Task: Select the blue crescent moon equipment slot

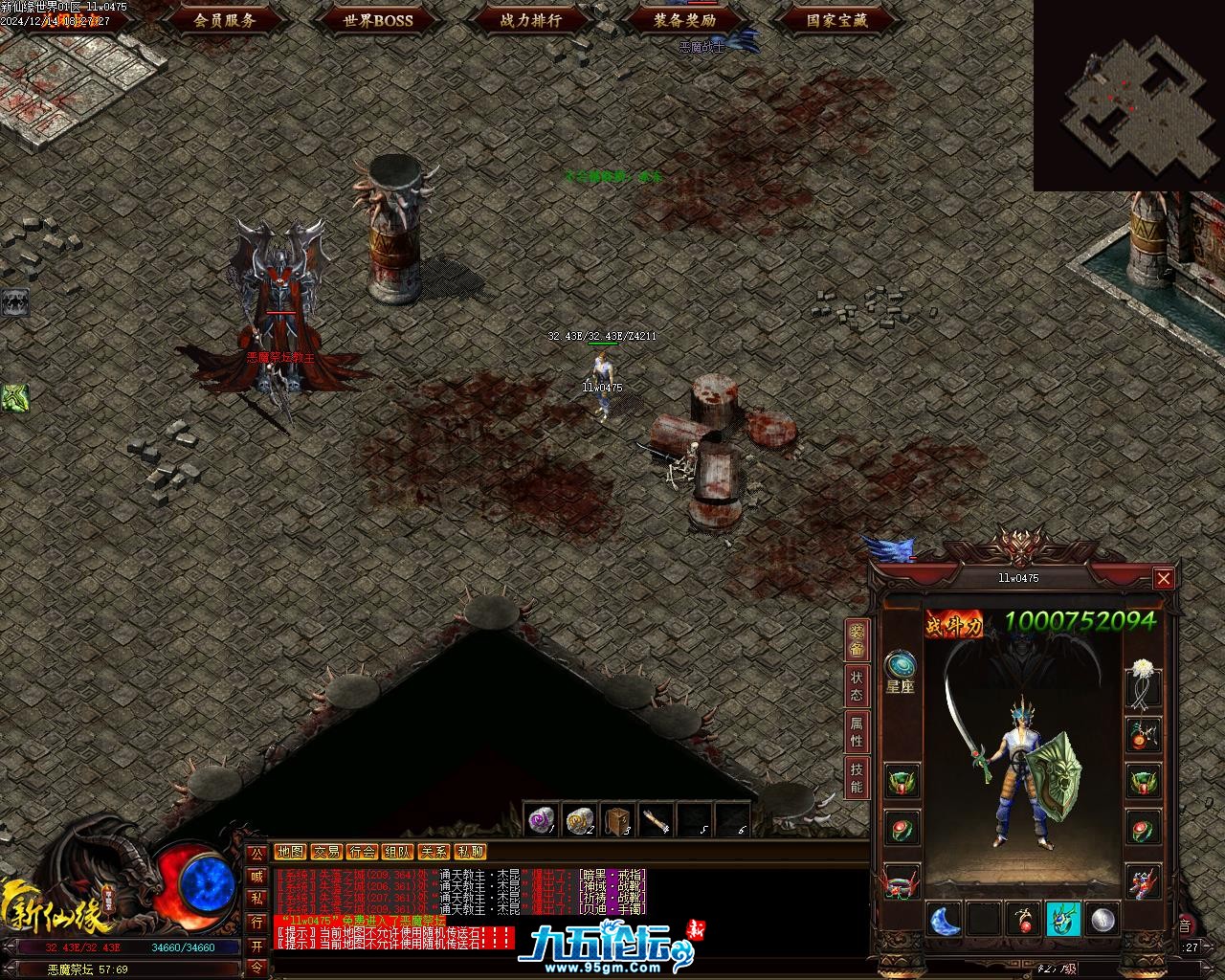Action: click(x=945, y=920)
